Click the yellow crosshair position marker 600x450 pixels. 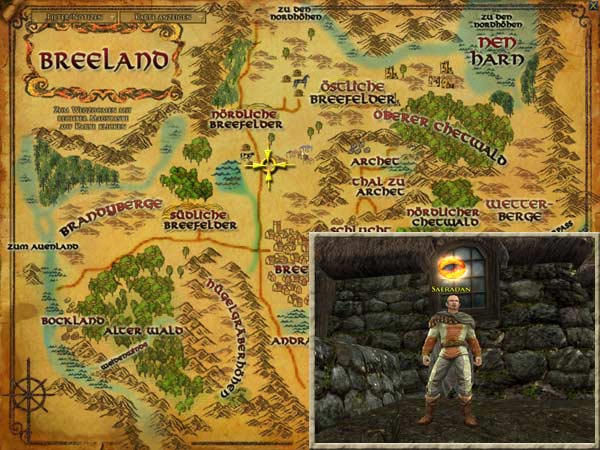[x=269, y=167]
